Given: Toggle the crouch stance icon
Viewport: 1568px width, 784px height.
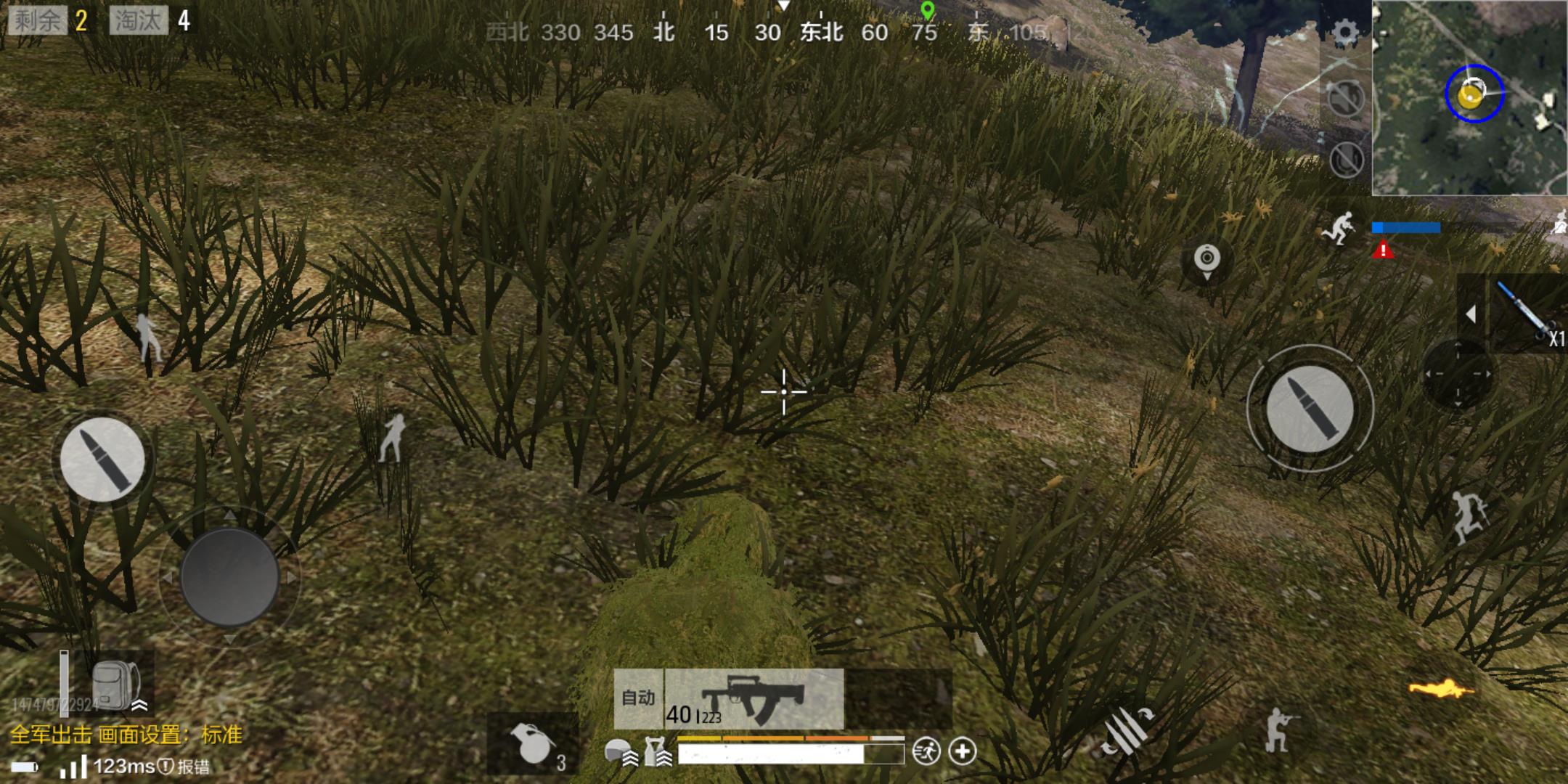Looking at the screenshot, I should point(1279,729).
